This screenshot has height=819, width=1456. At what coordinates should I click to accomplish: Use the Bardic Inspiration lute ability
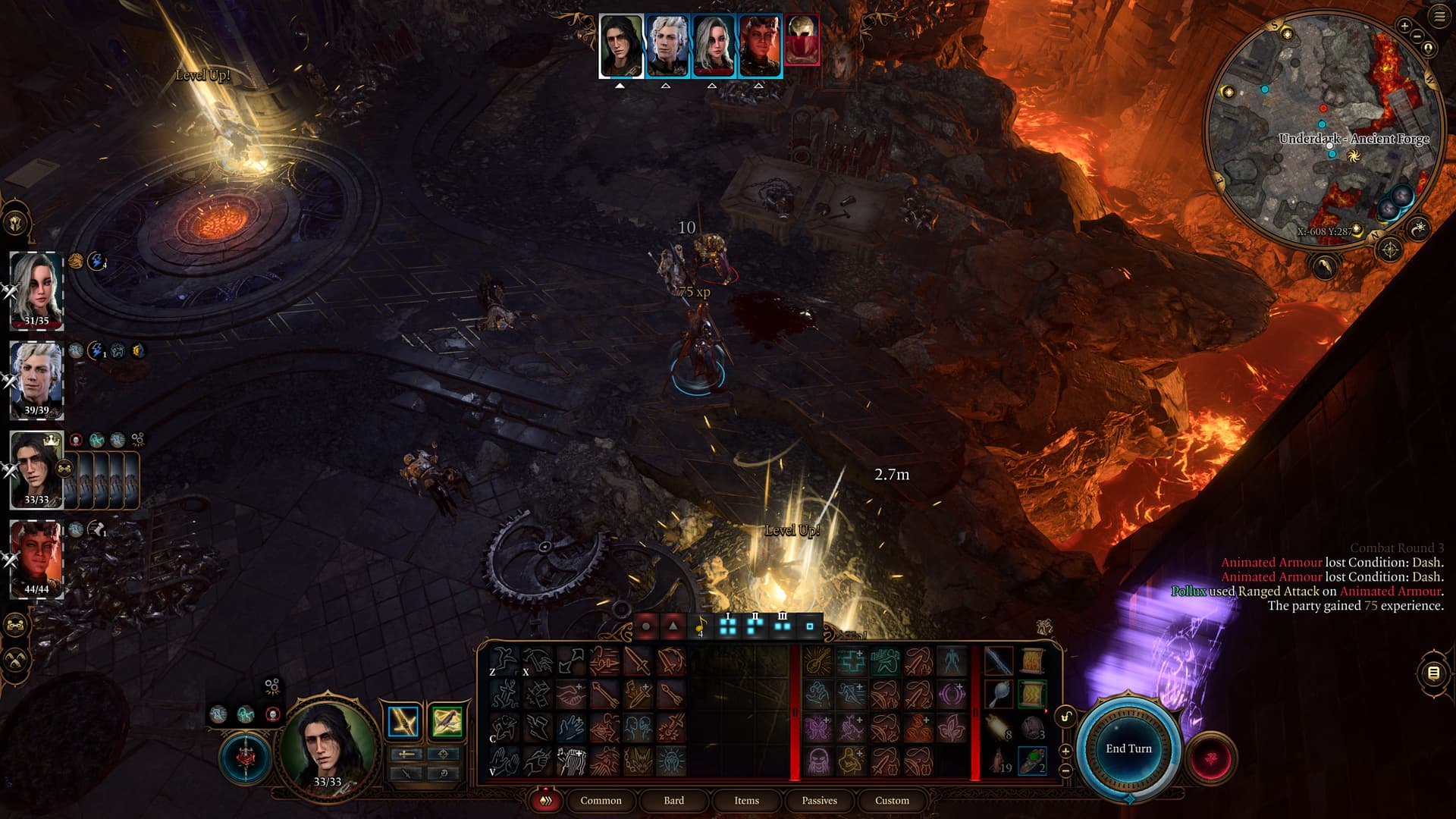(x=571, y=761)
